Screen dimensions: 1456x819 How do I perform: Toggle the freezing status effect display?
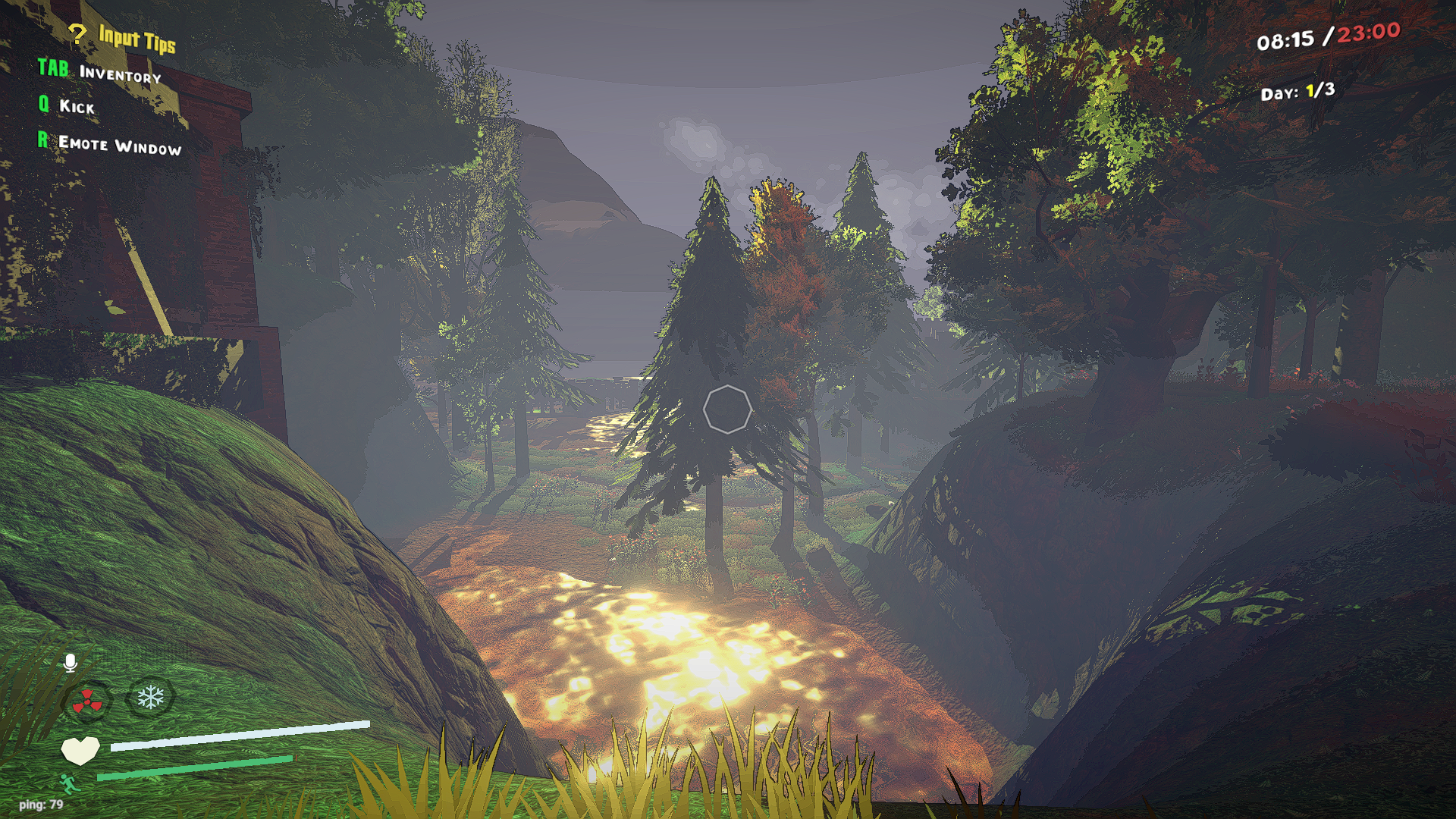(152, 695)
